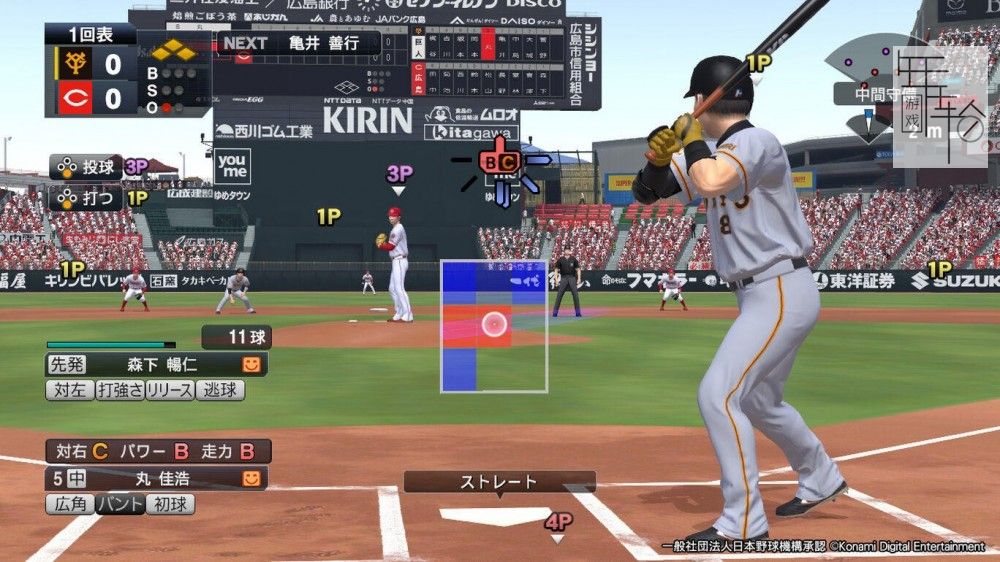Open pitcher 森下 暢仁 info panel

click(156, 365)
